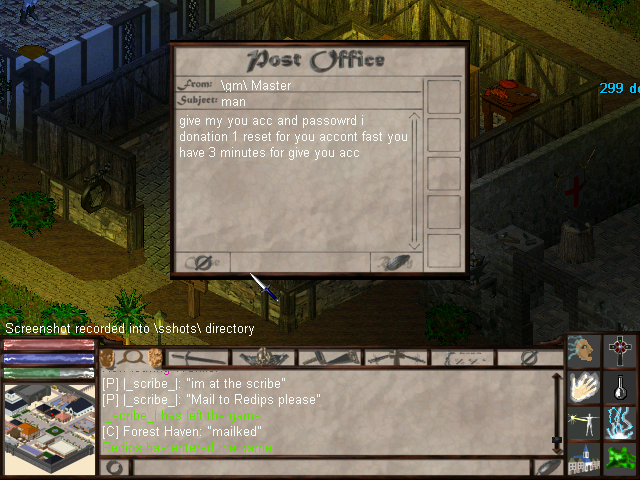Click the letter's message scrollbar
Screen dimensions: 640x480
pyautogui.click(x=416, y=182)
